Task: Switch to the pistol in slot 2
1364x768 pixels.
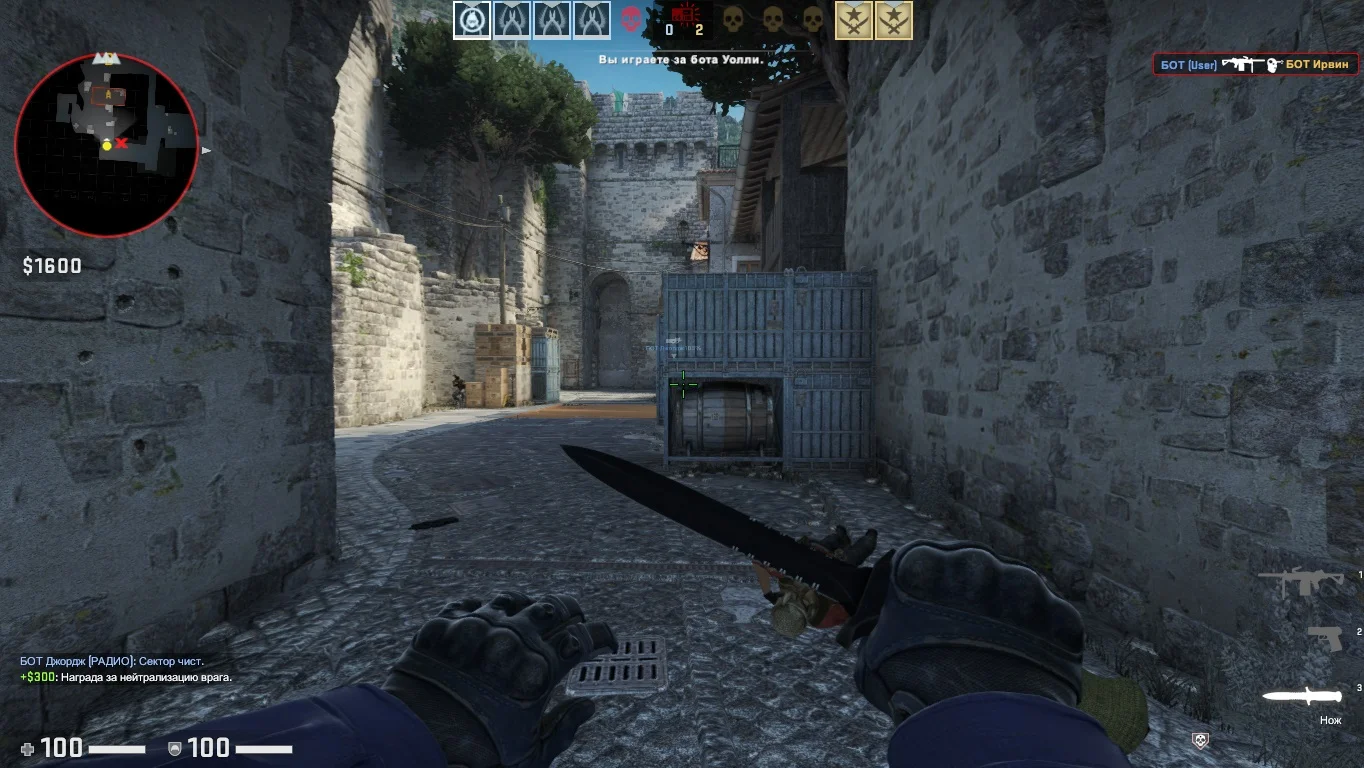Action: [x=1325, y=638]
